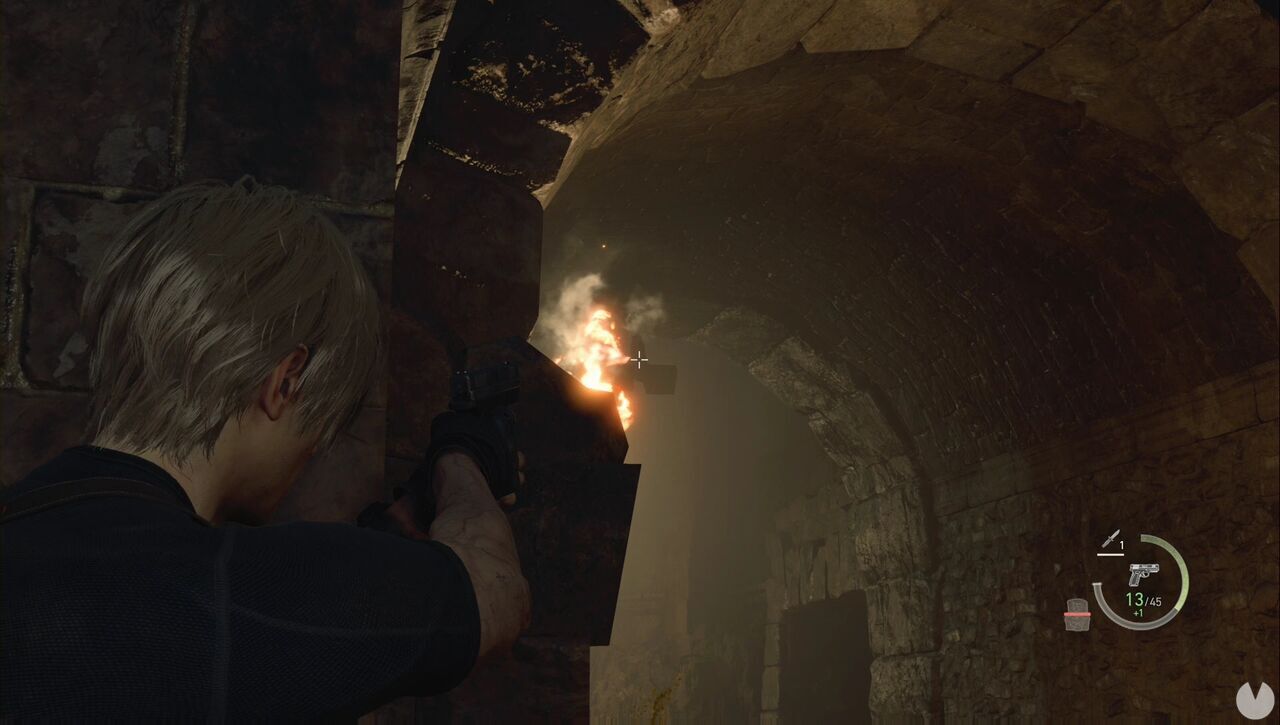Click the green +1 ammo indicator
1280x725 pixels.
1137,612
